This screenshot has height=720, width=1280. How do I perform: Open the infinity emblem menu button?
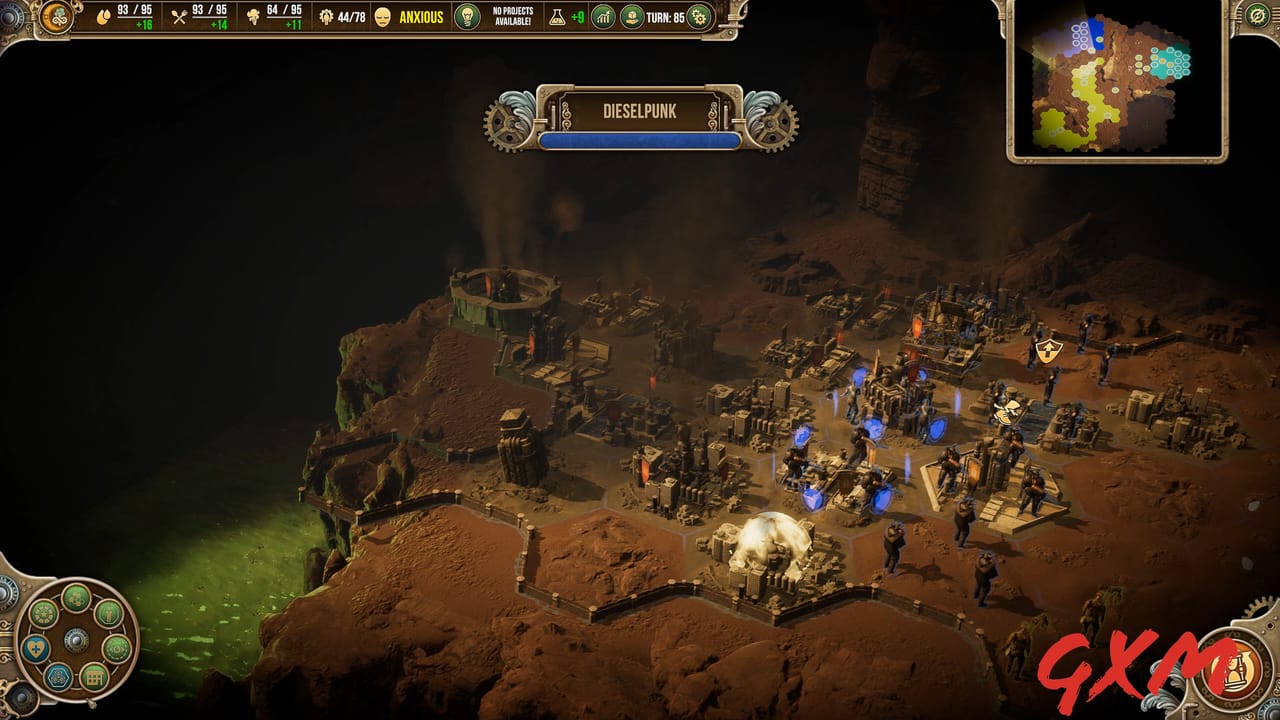click(56, 17)
